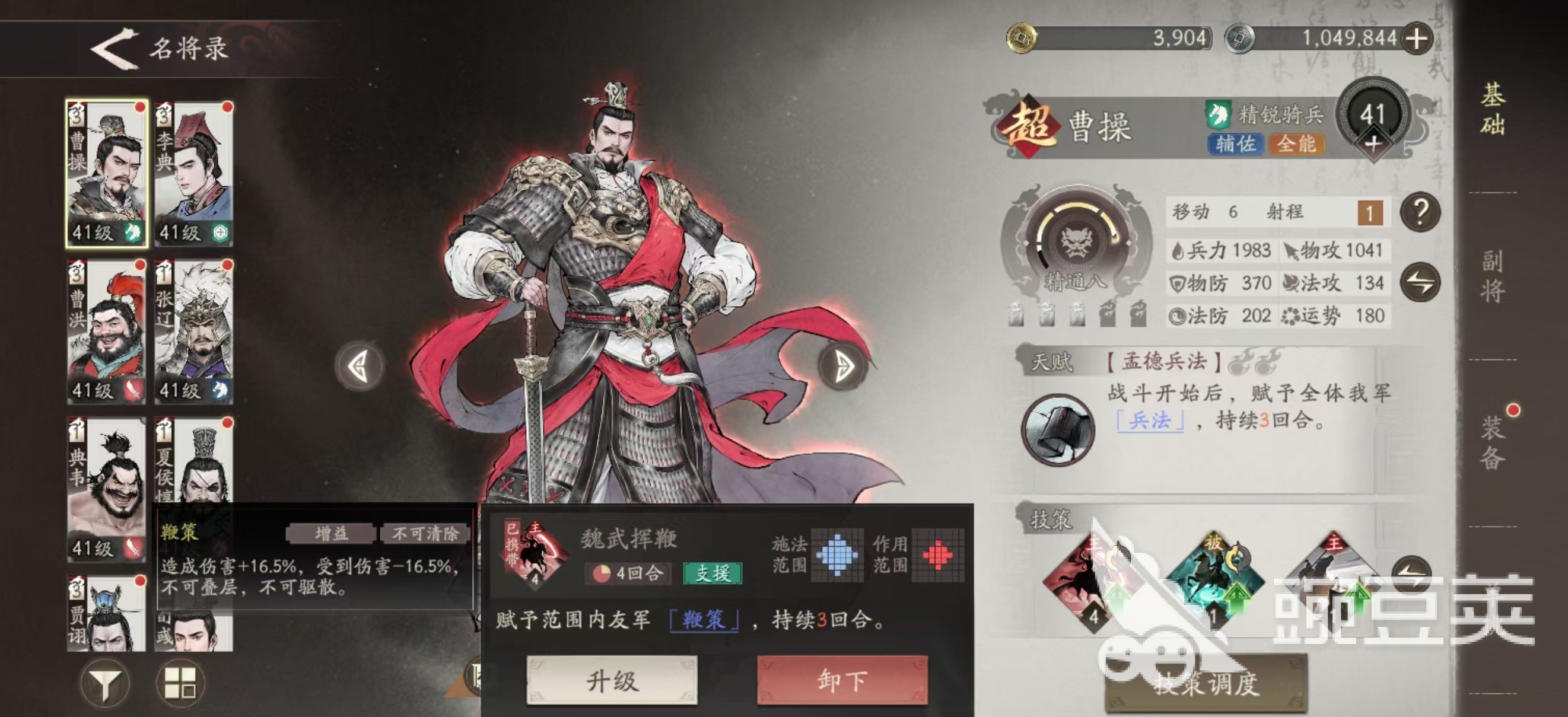1568x717 pixels.
Task: Add currency with the plus button
Action: pos(1416,40)
